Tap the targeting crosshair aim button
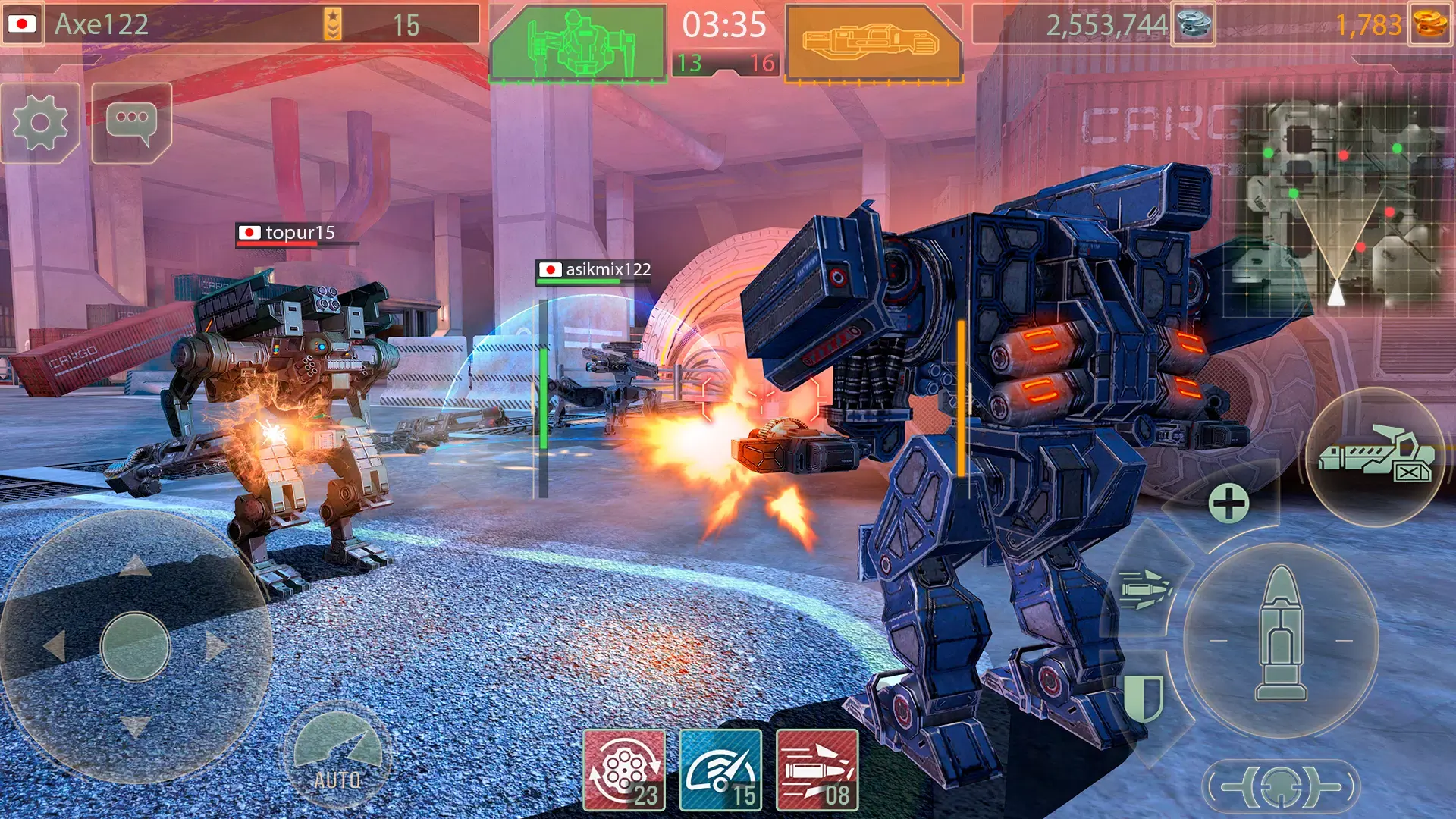Viewport: 1456px width, 819px height. coord(1282,787)
